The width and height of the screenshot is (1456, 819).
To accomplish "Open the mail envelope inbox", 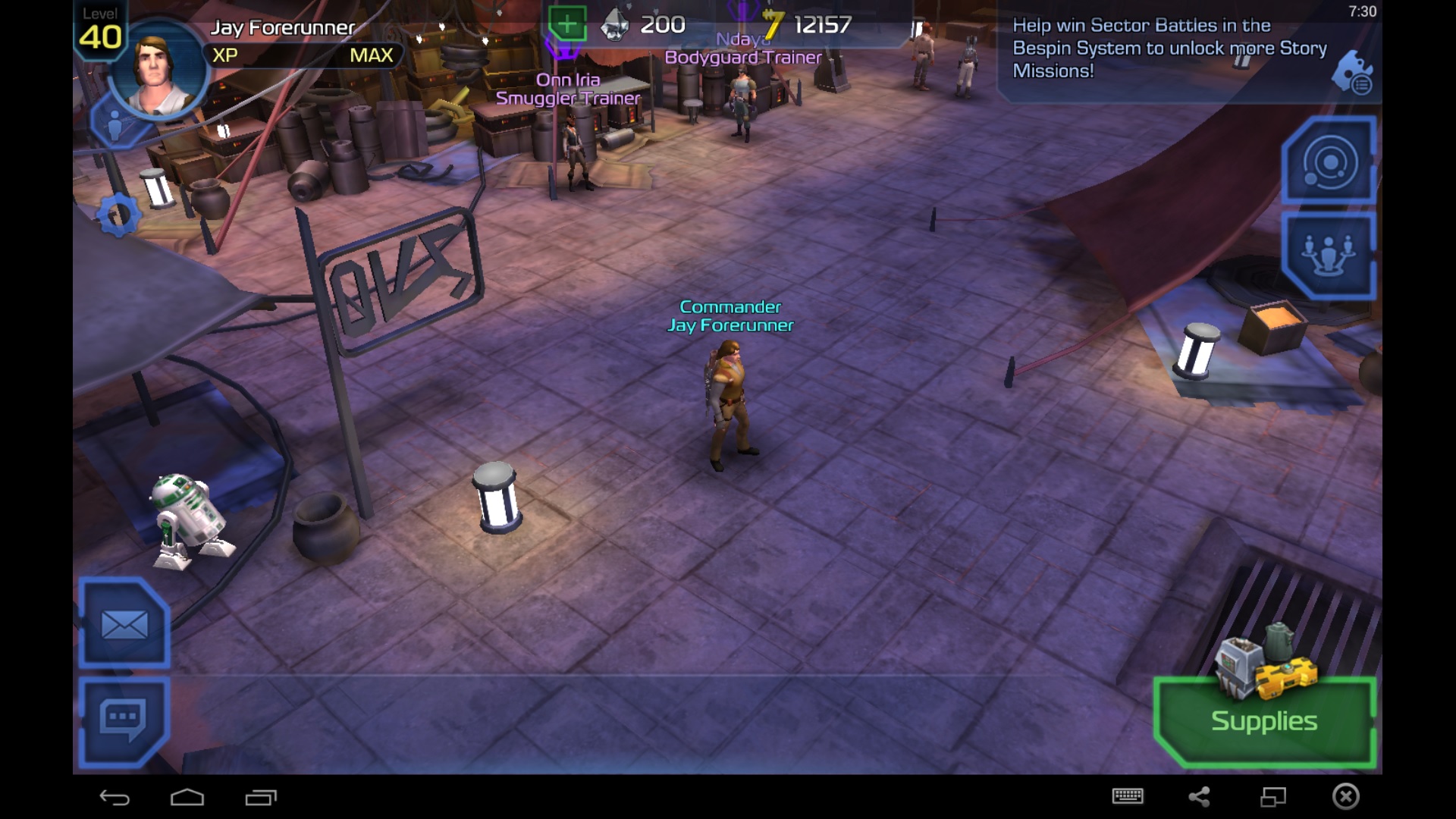I will pyautogui.click(x=124, y=626).
